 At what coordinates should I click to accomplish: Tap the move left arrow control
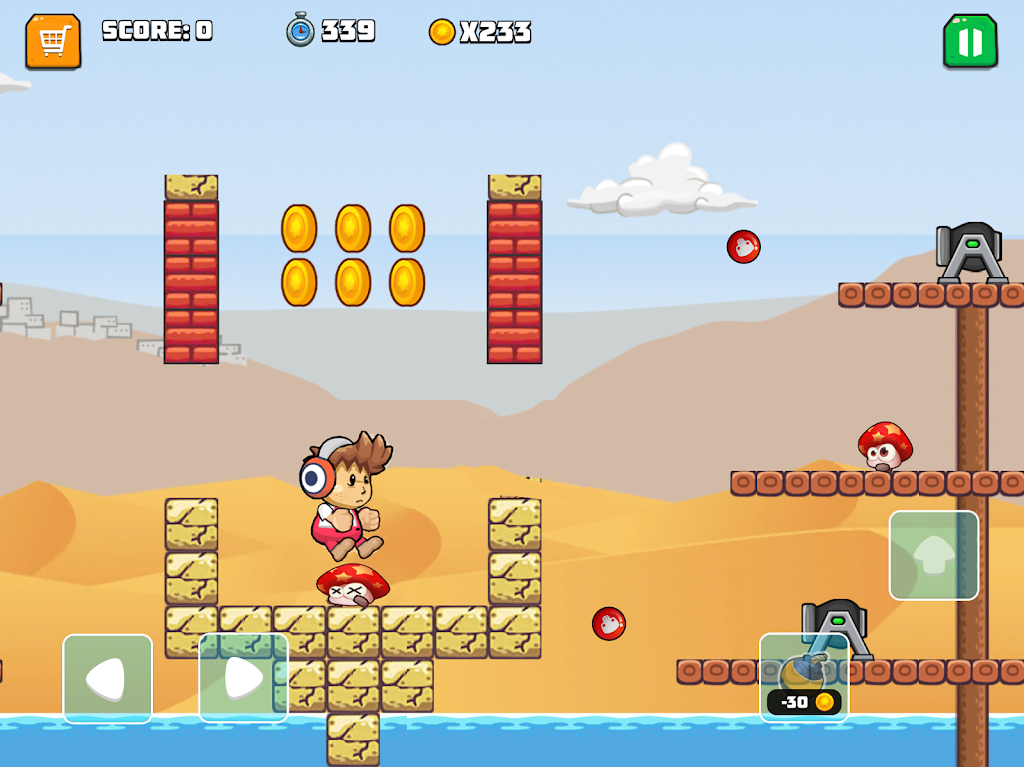108,678
